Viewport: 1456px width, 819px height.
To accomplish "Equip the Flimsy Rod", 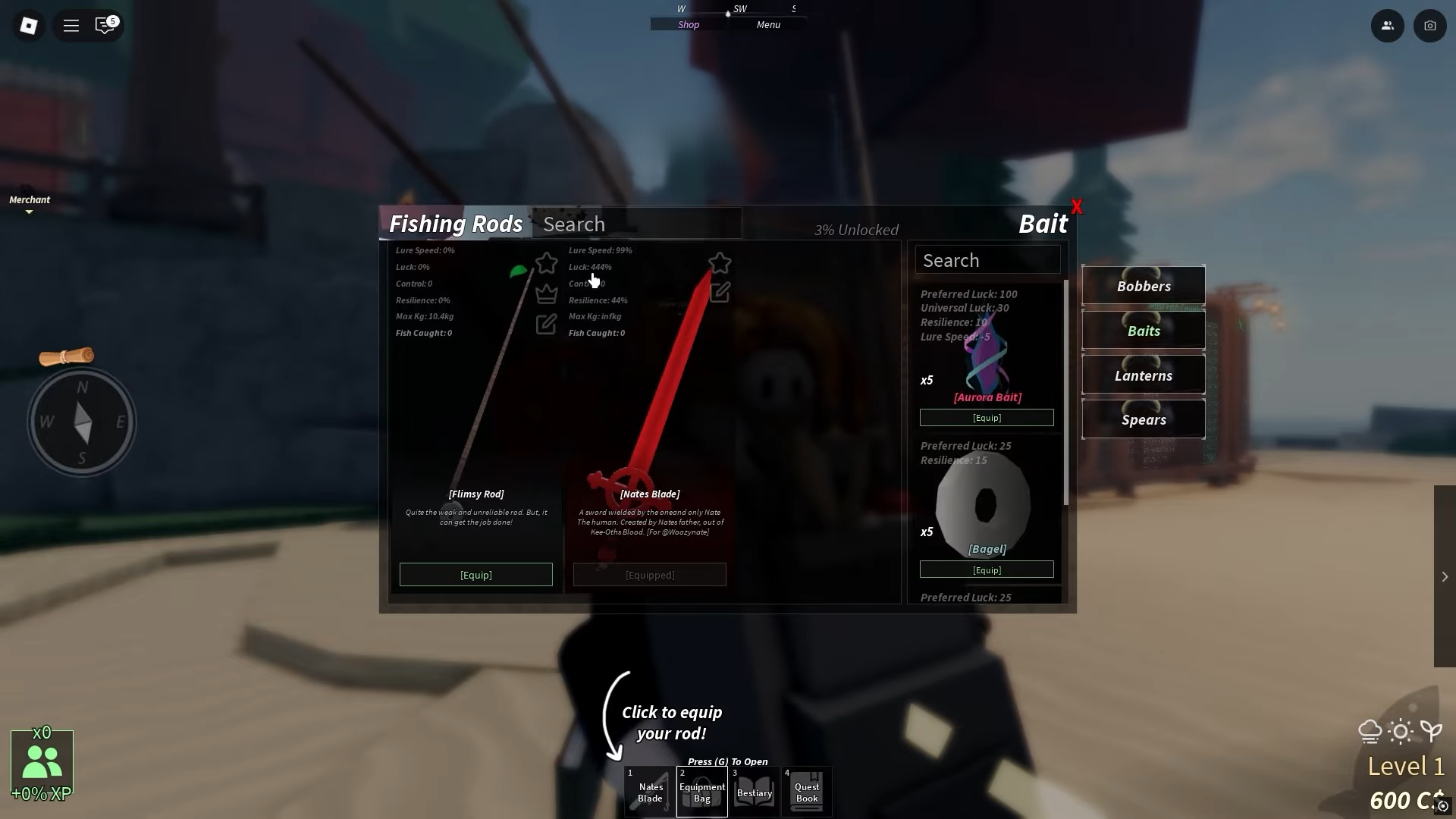I will pyautogui.click(x=475, y=574).
